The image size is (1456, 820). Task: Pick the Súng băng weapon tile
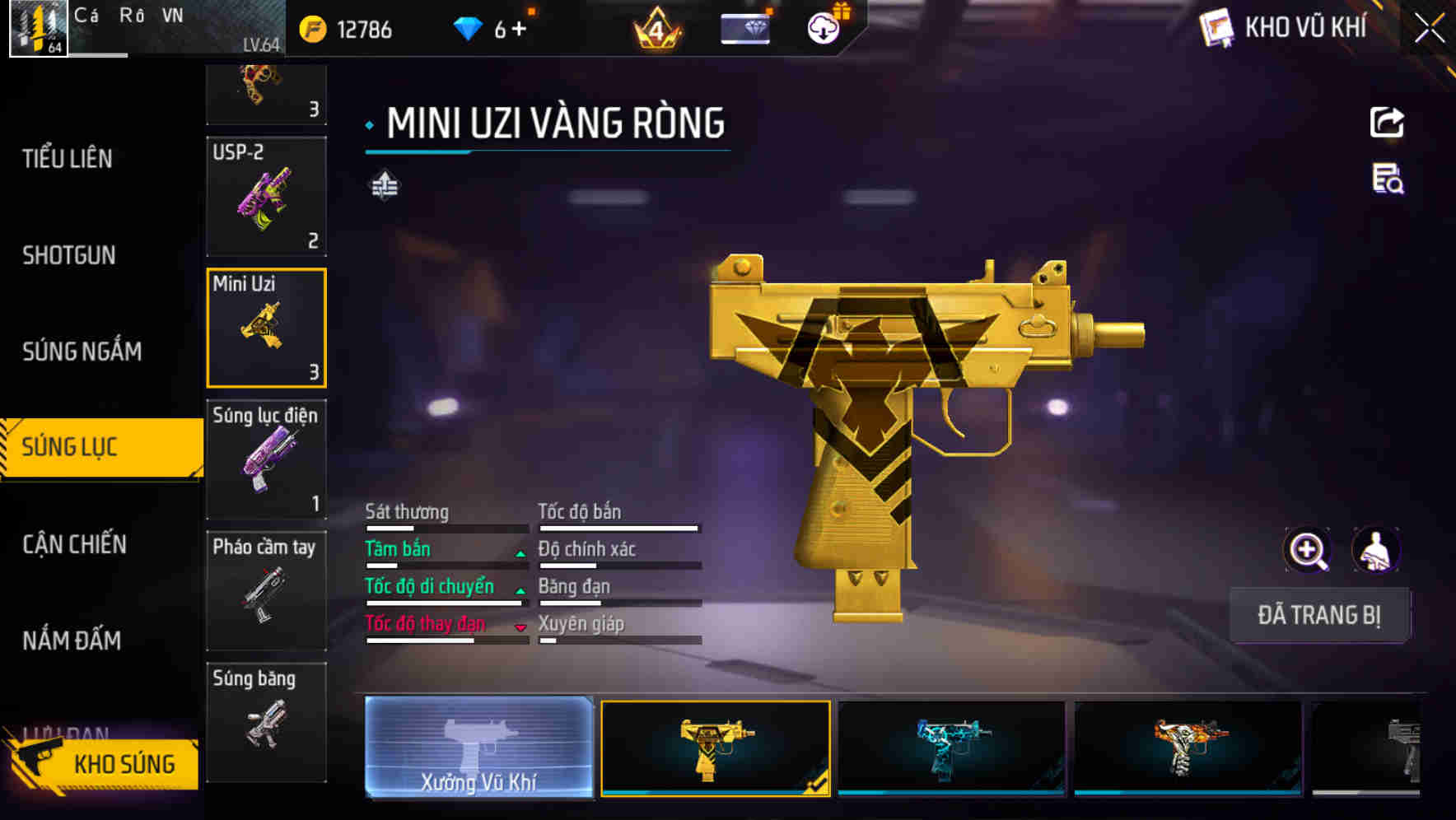click(x=266, y=721)
